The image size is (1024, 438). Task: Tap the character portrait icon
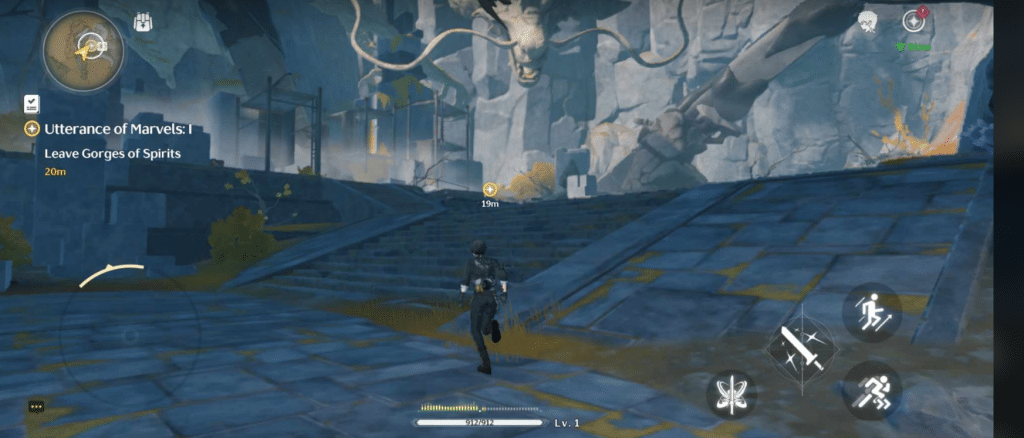pyautogui.click(x=868, y=22)
